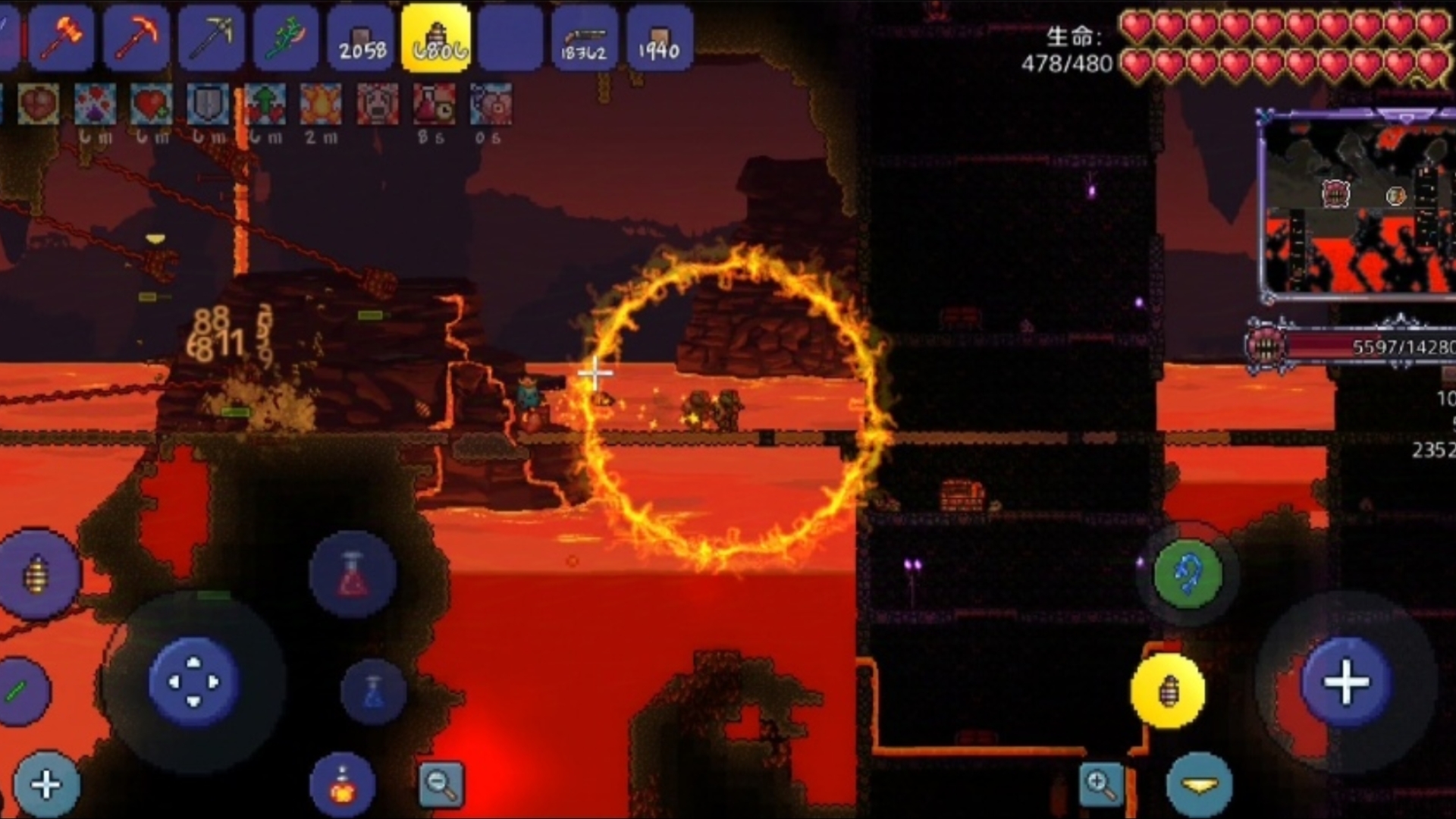Screen dimensions: 1456x819
Task: Select the orange hammer hotbar slot
Action: click(x=61, y=38)
